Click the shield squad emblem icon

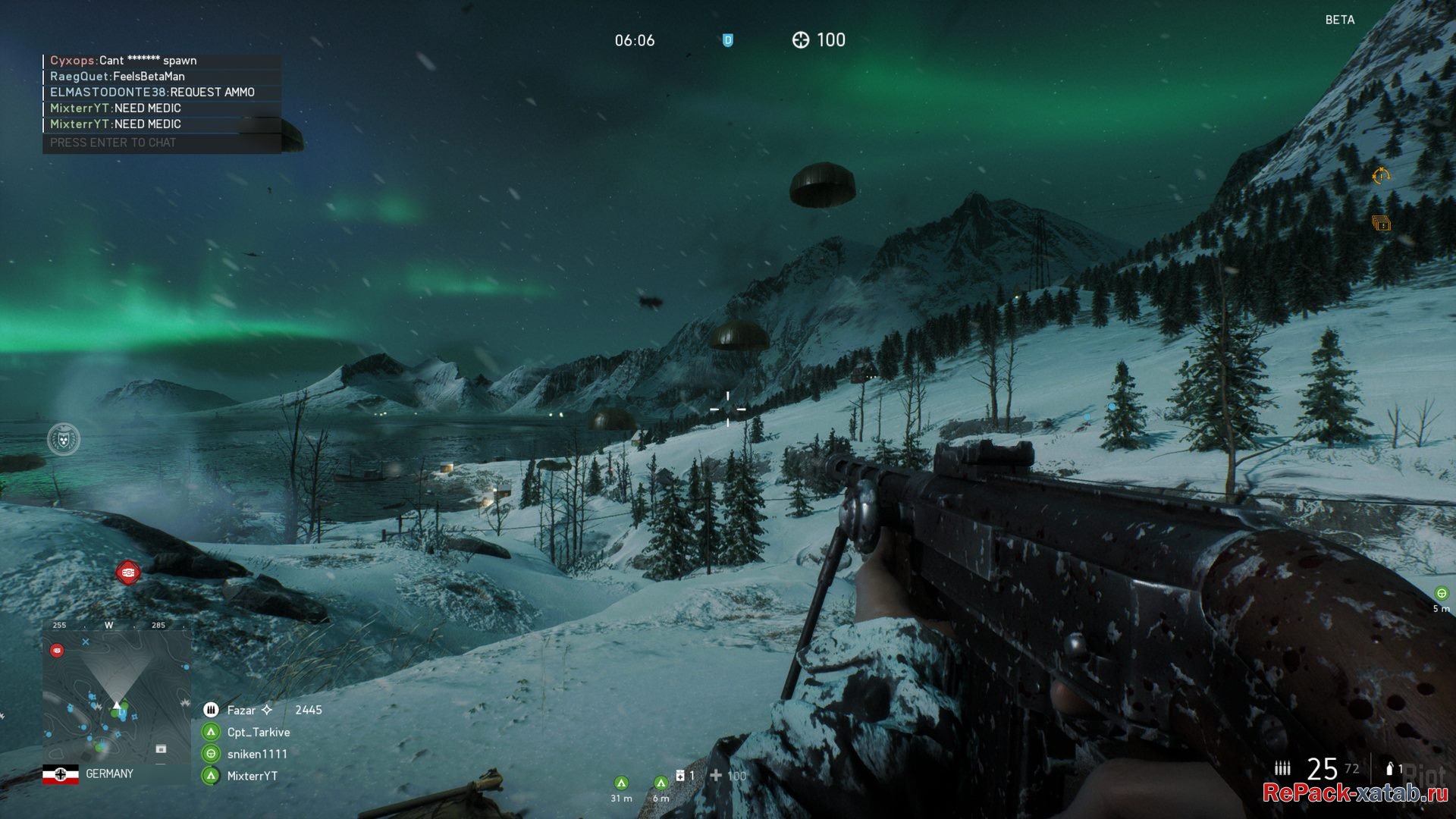pos(64,439)
